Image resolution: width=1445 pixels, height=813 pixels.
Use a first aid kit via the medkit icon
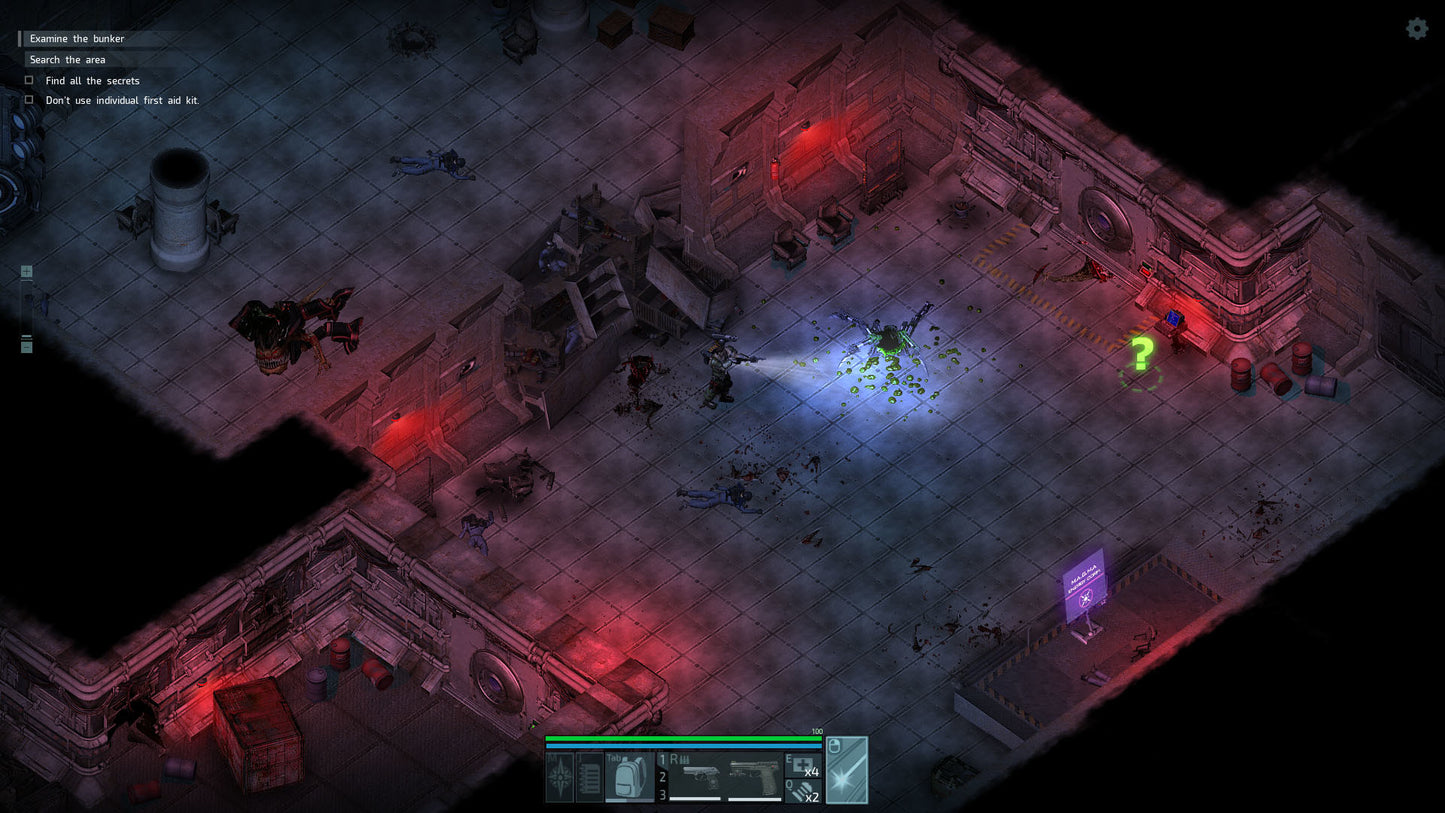click(803, 765)
